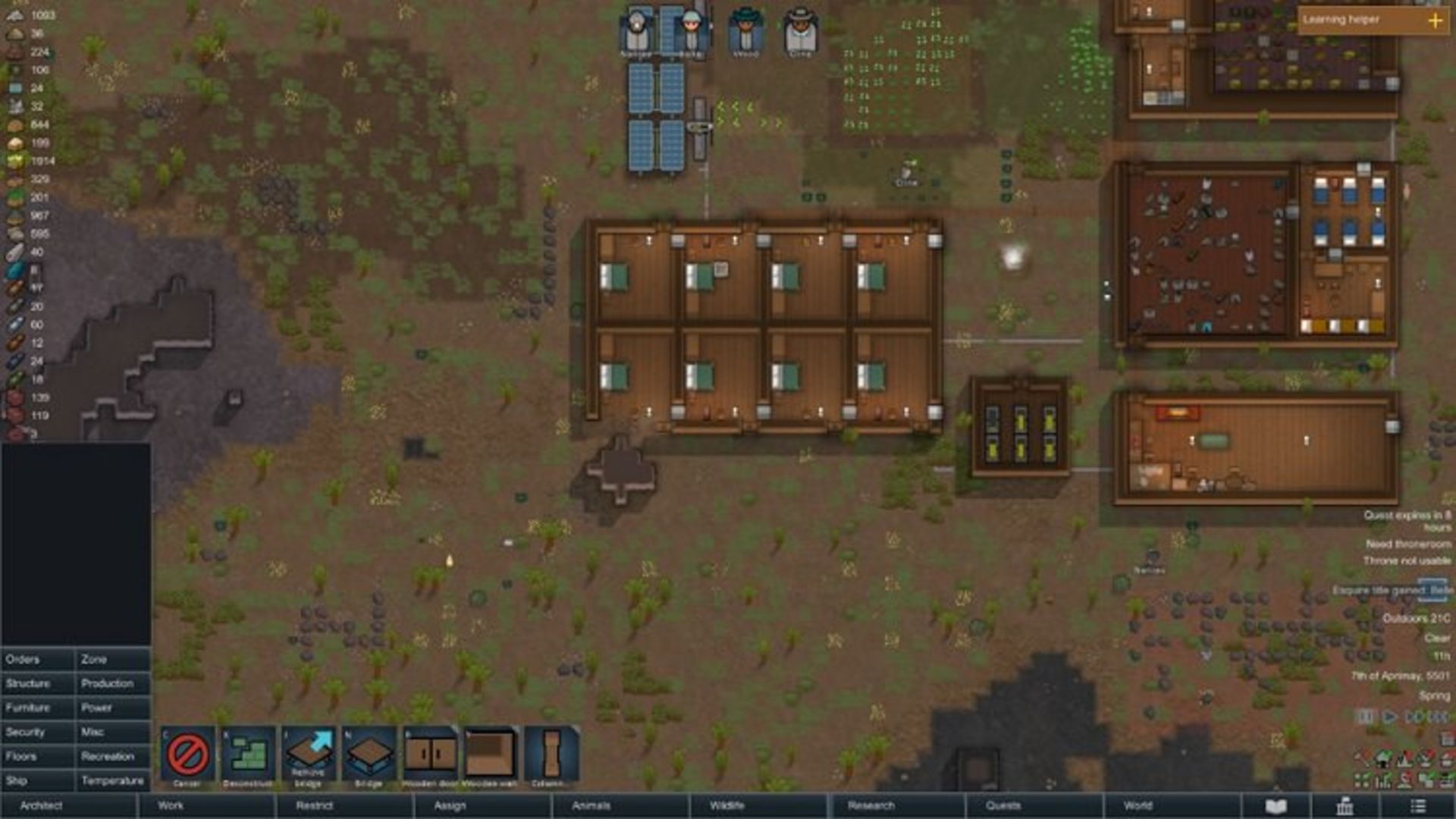1456x819 pixels.
Task: Open the Research tab
Action: [871, 805]
